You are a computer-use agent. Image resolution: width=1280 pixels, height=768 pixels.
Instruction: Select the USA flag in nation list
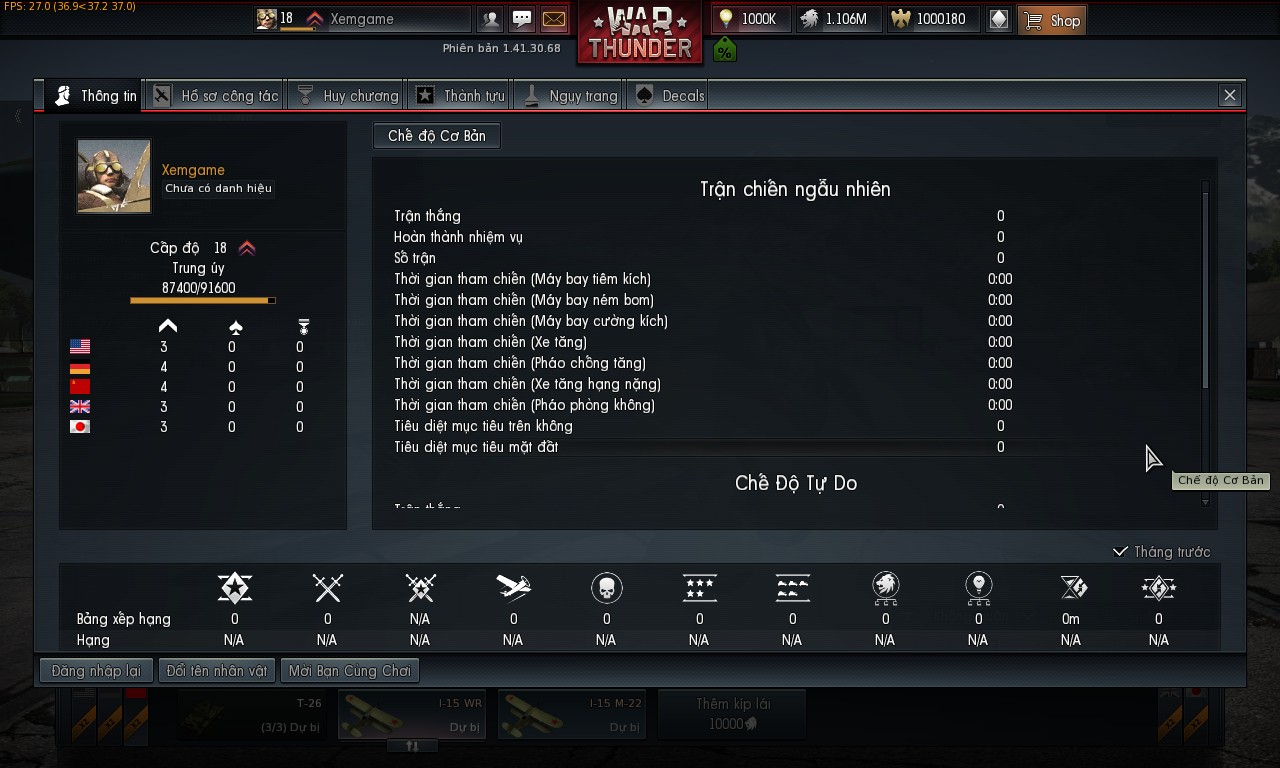pos(78,347)
